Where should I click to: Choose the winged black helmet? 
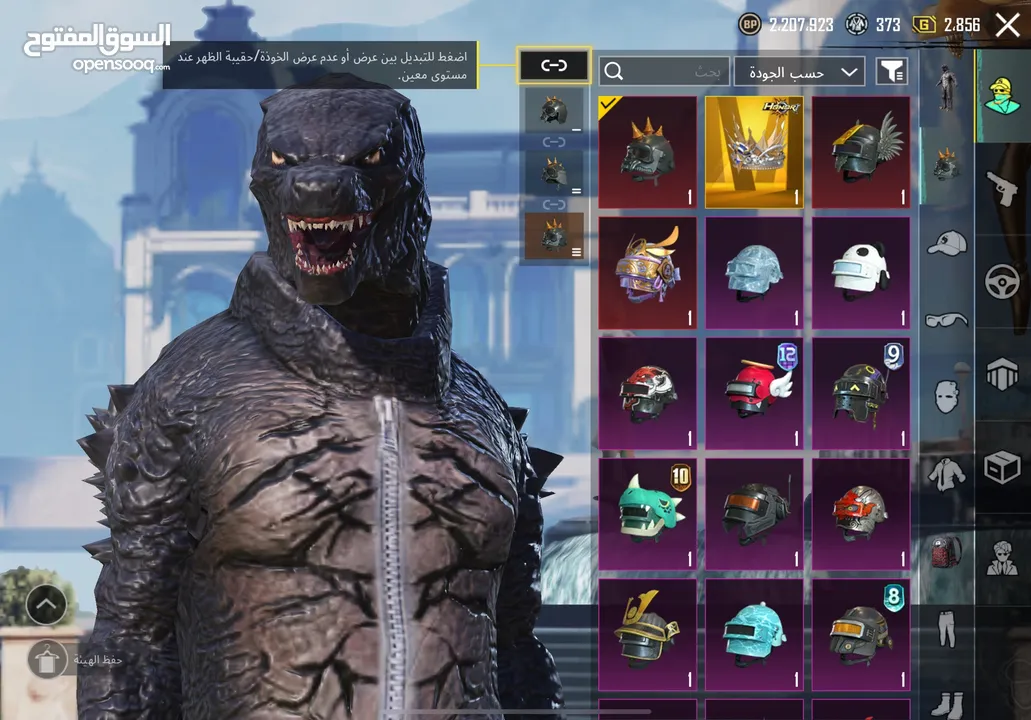(861, 152)
